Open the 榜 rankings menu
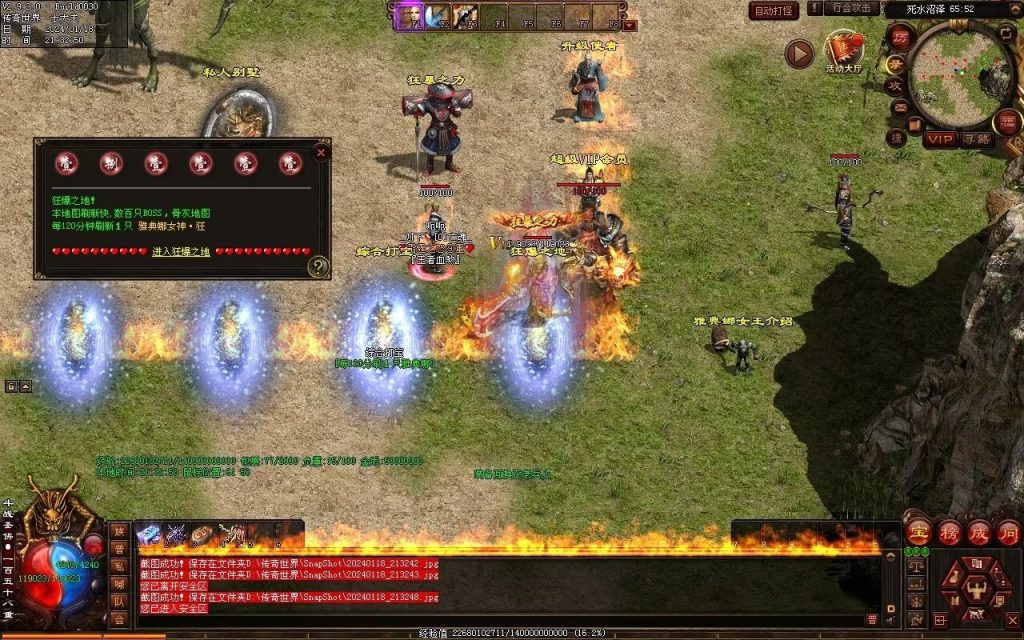The height and width of the screenshot is (640, 1024). [x=949, y=531]
